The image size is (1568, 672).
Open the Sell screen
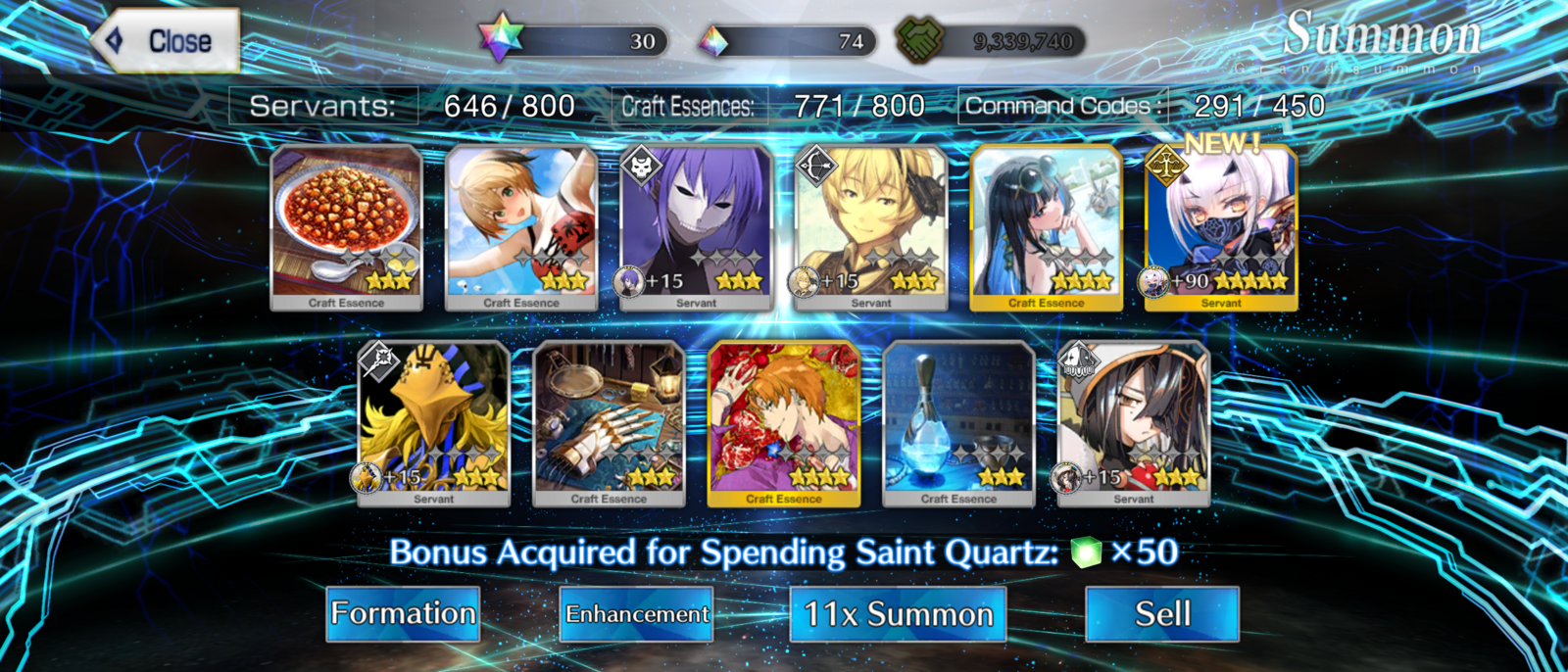click(1162, 614)
